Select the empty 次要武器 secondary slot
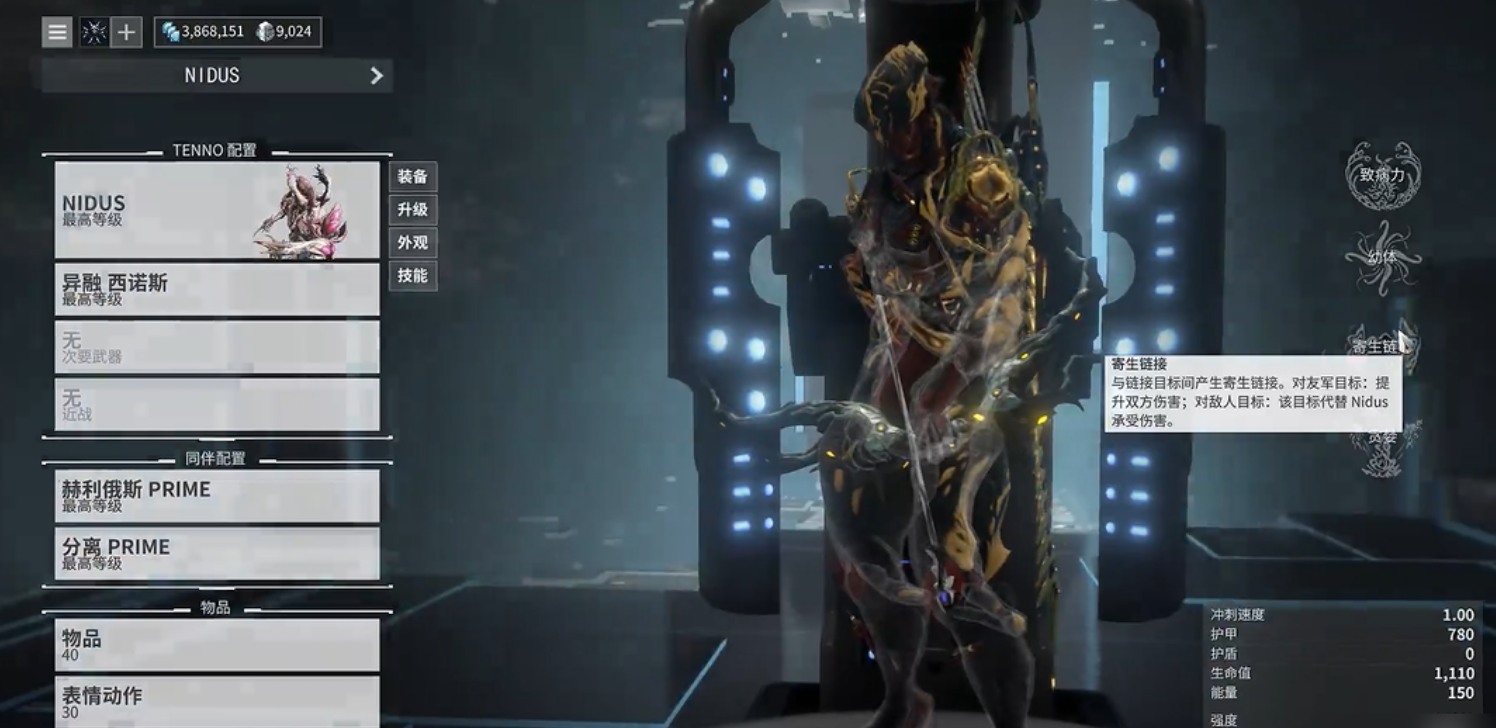The image size is (1496, 728). 217,347
